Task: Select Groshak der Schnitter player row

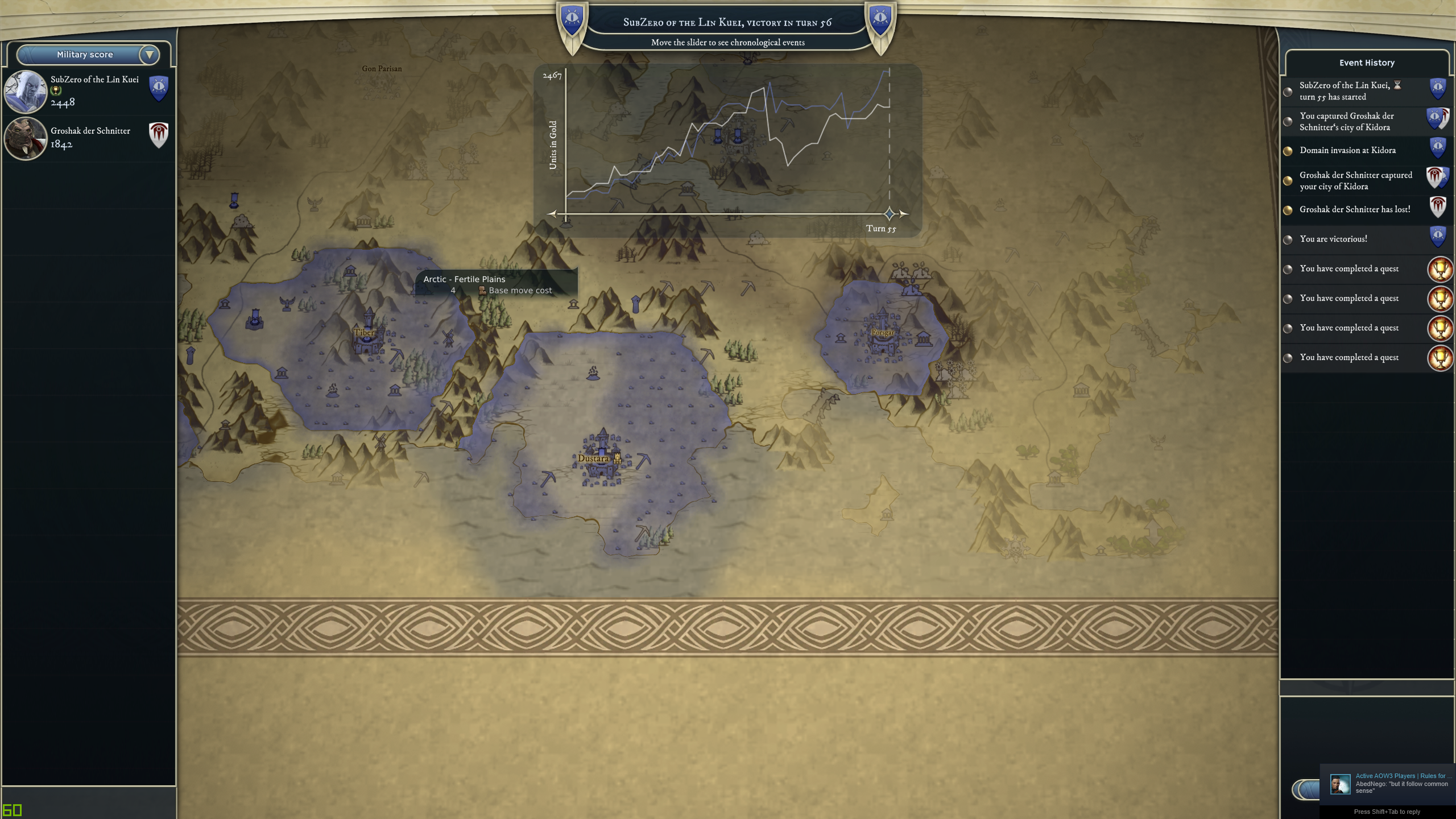Action: click(x=88, y=138)
